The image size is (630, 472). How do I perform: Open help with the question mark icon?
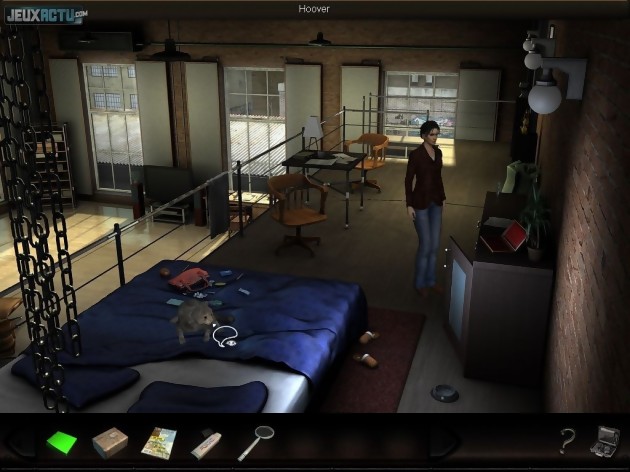click(567, 440)
